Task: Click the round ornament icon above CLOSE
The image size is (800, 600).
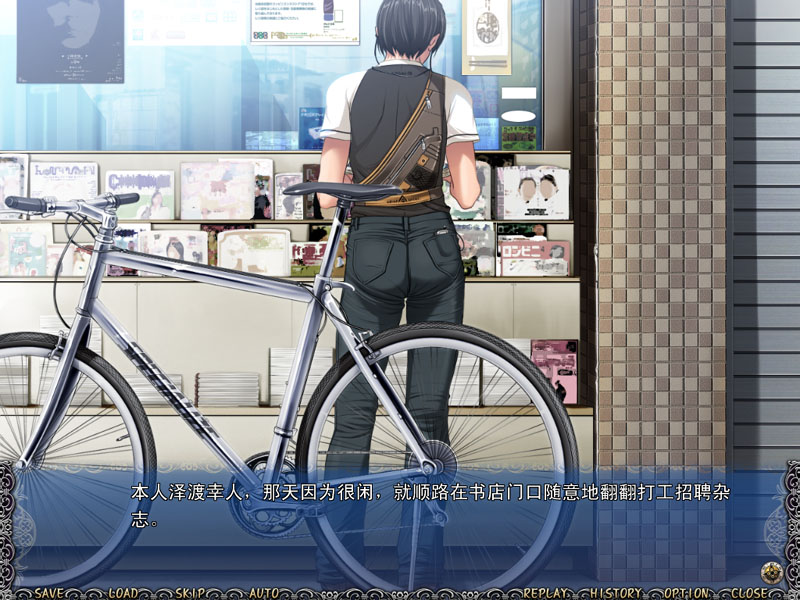Action: (770, 573)
